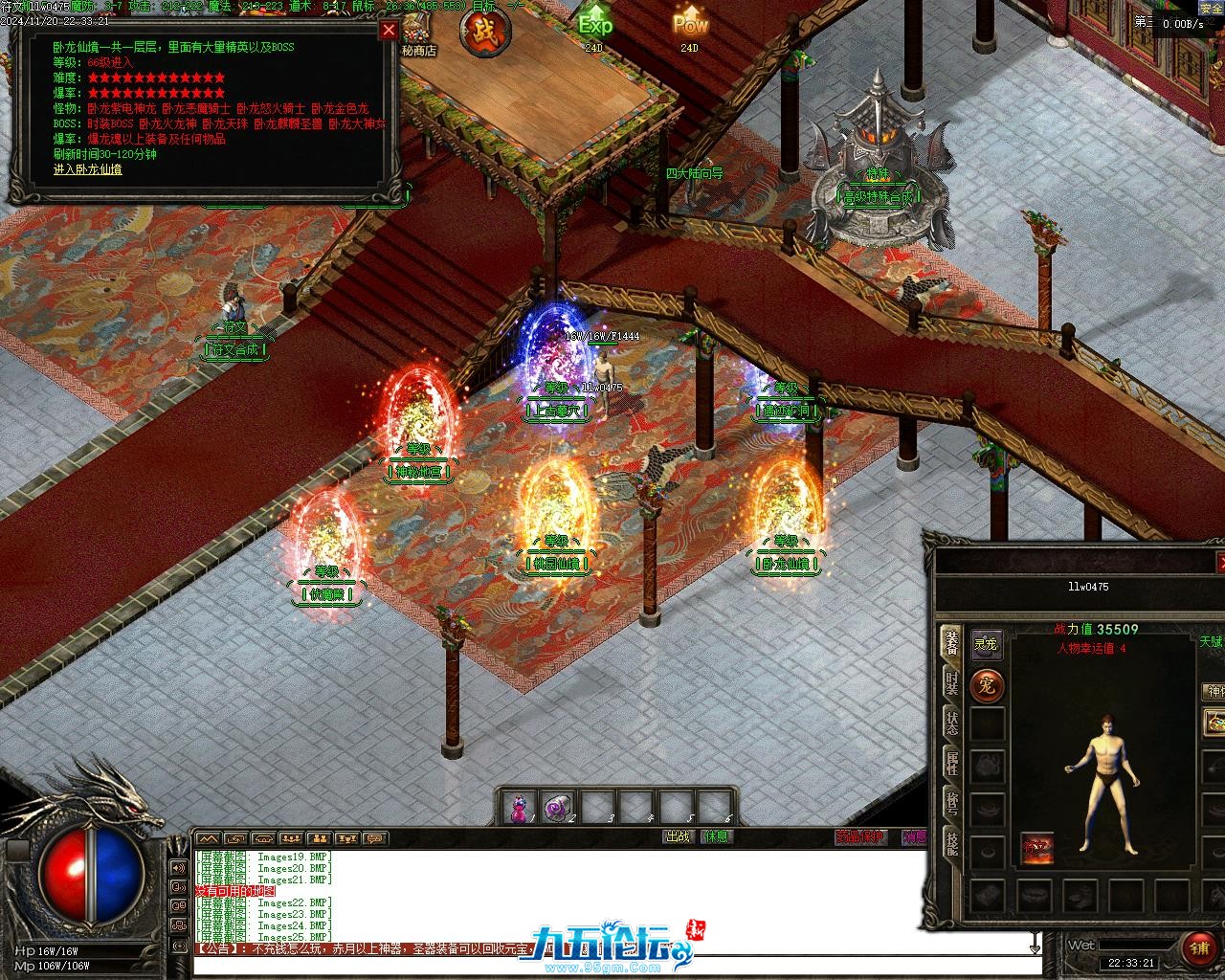Click the round 宠 pet button

(987, 685)
